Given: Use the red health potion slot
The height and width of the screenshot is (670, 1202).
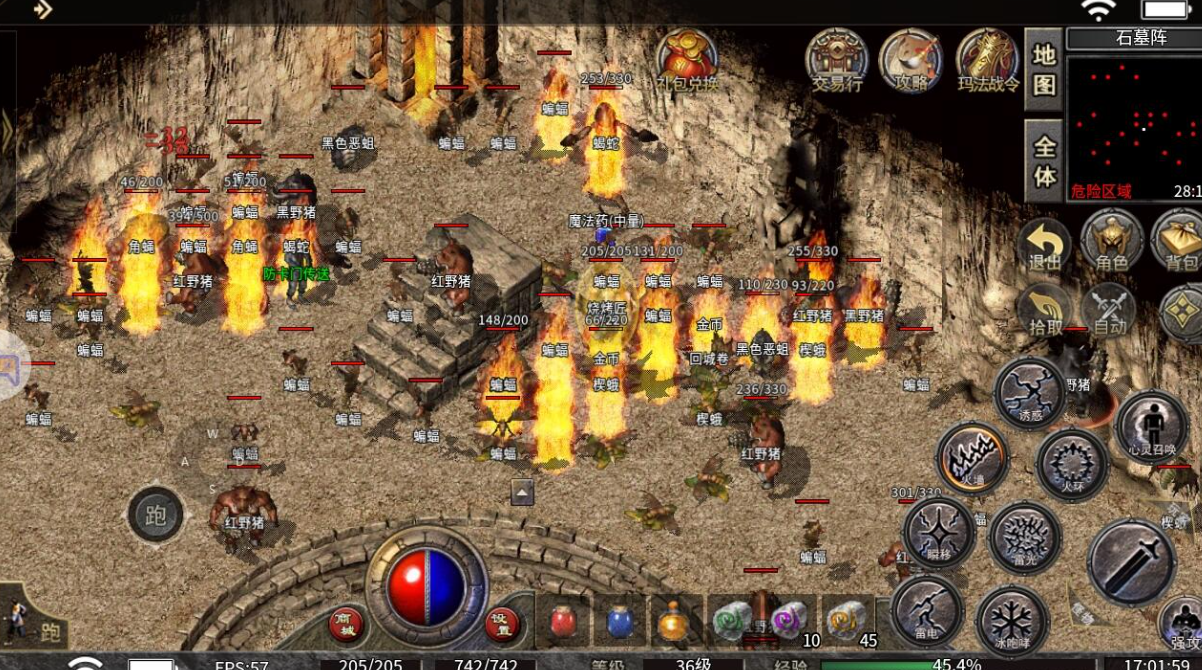Looking at the screenshot, I should (x=564, y=621).
